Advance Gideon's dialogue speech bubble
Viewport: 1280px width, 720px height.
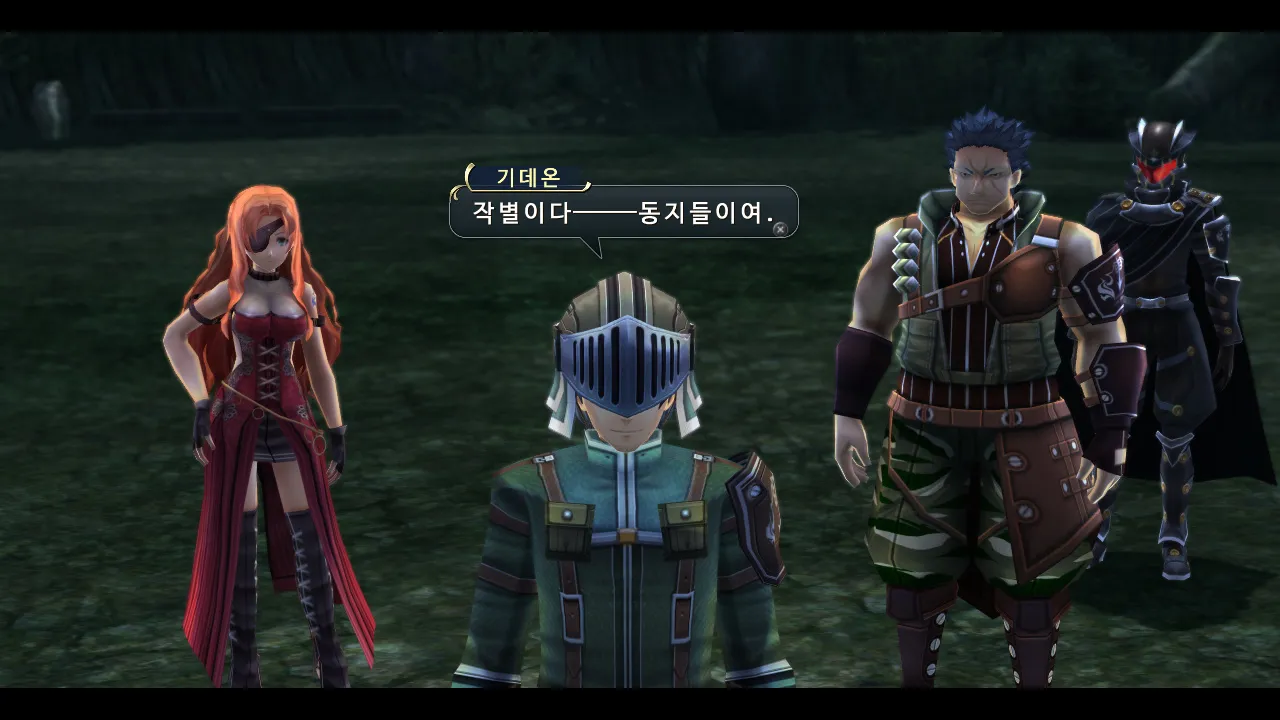pyautogui.click(x=780, y=229)
